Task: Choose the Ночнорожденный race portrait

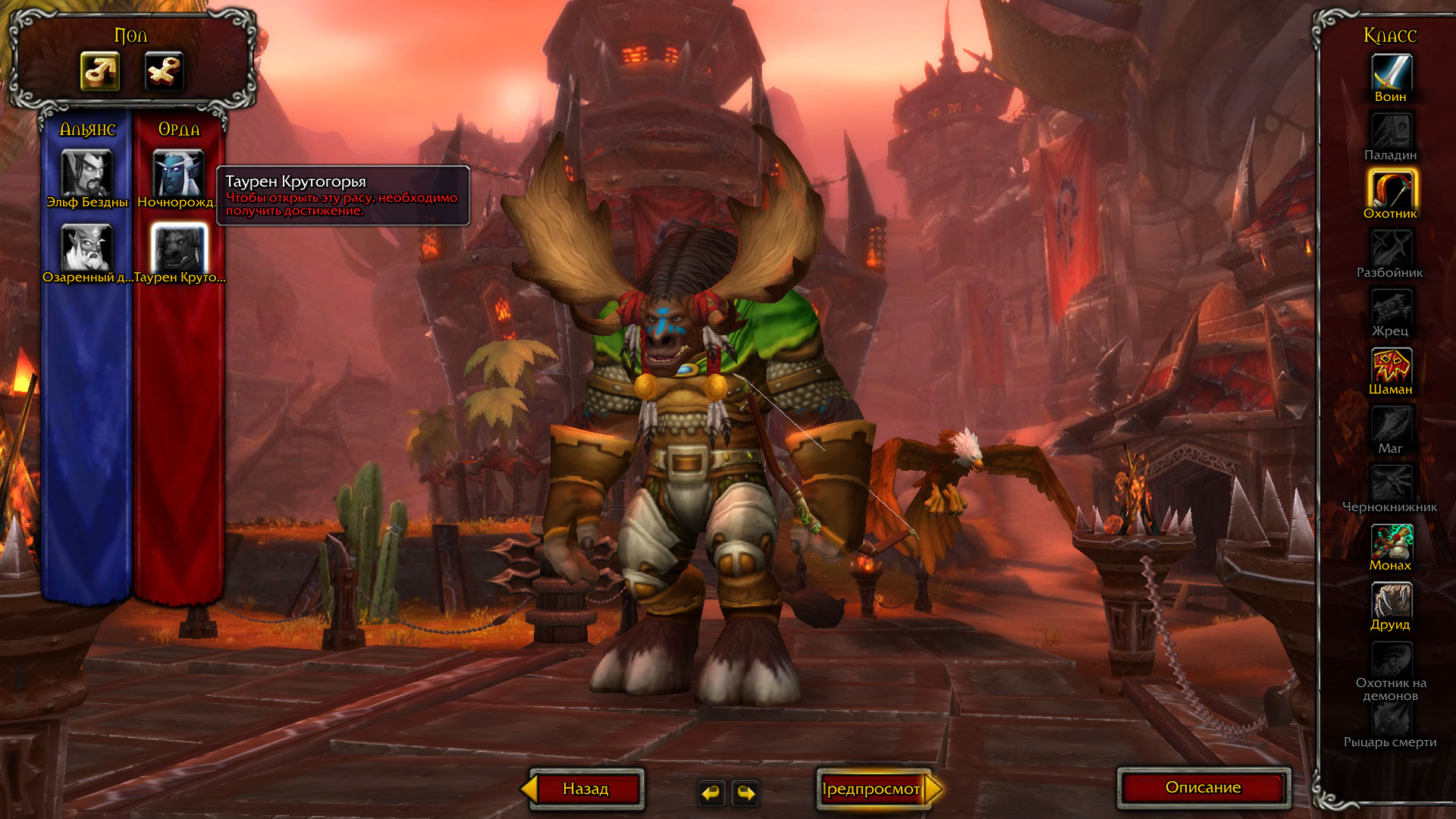Action: 178,173
